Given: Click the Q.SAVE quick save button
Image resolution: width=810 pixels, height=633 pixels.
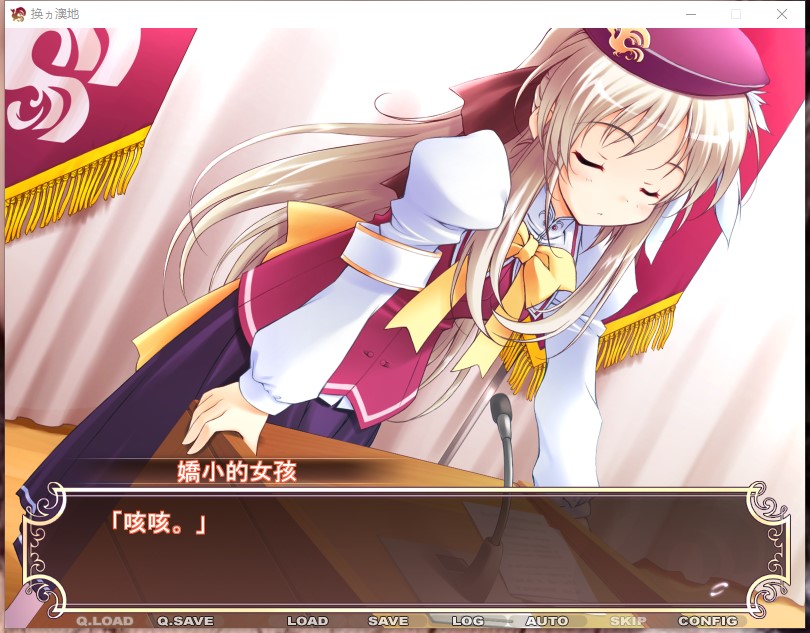Looking at the screenshot, I should click(185, 621).
